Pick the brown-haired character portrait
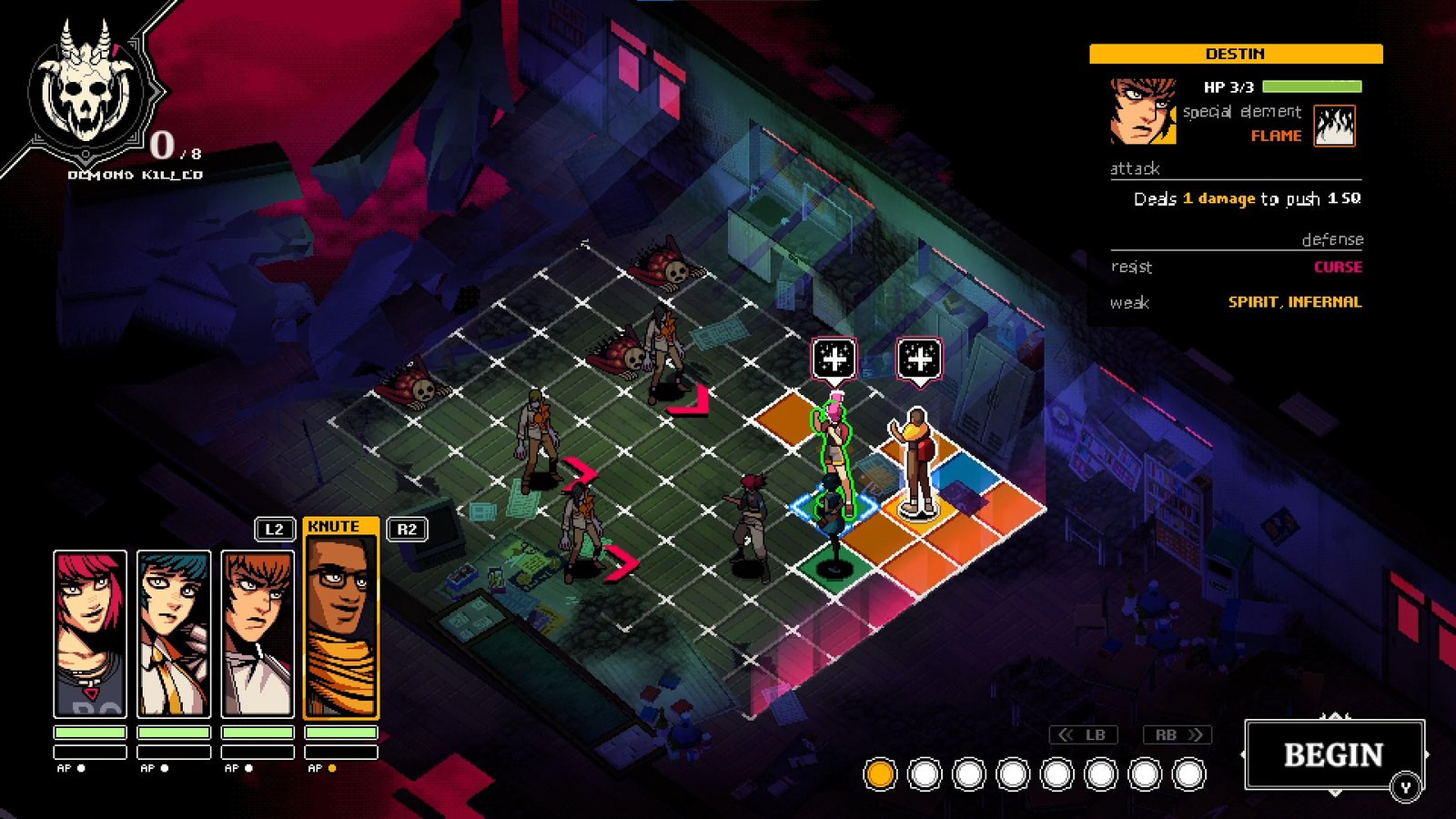 point(258,634)
